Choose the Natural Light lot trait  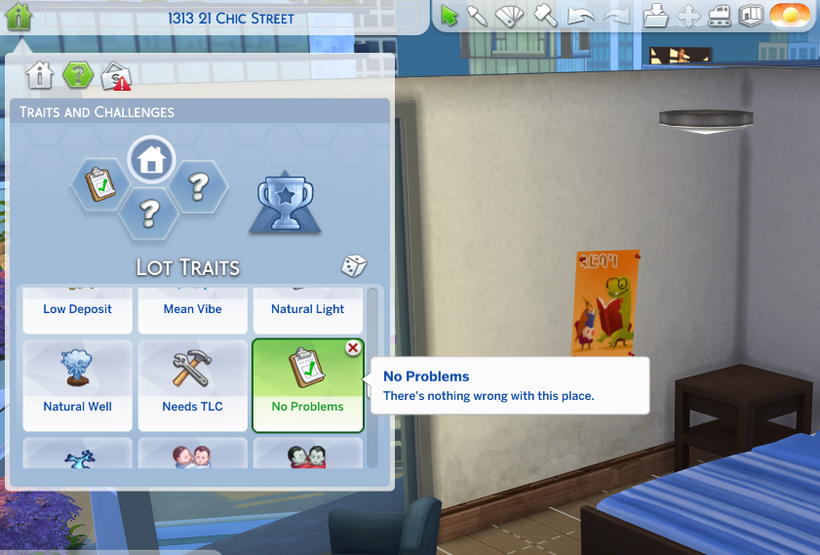coord(307,309)
